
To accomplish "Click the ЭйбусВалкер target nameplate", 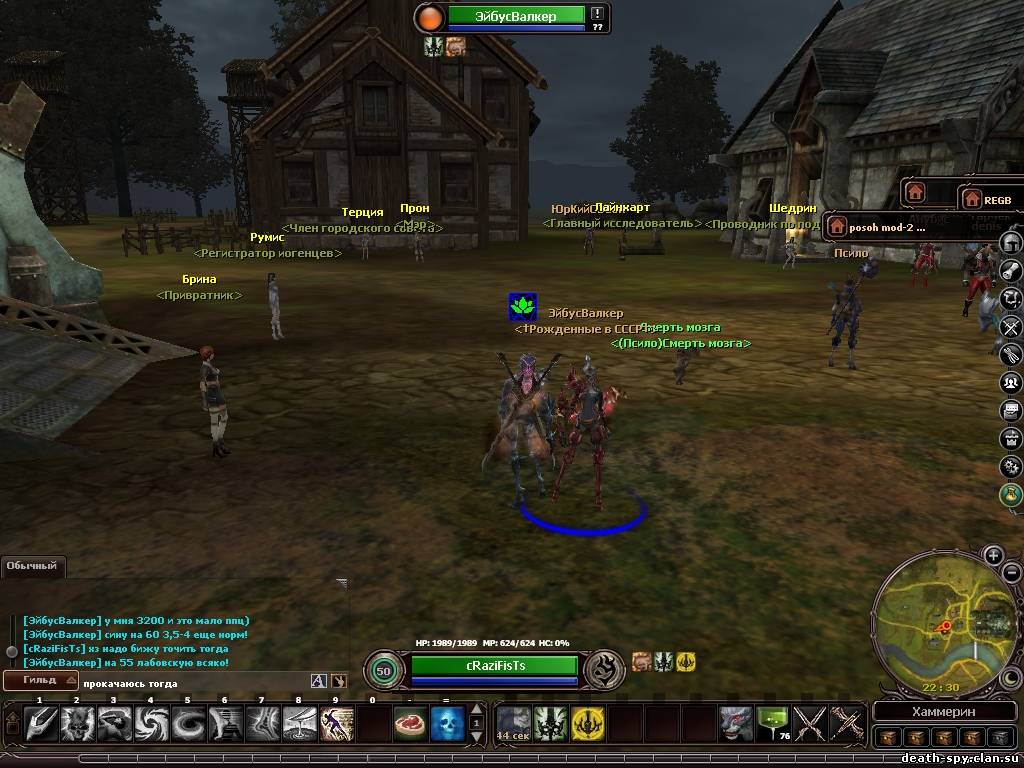I will tap(516, 16).
